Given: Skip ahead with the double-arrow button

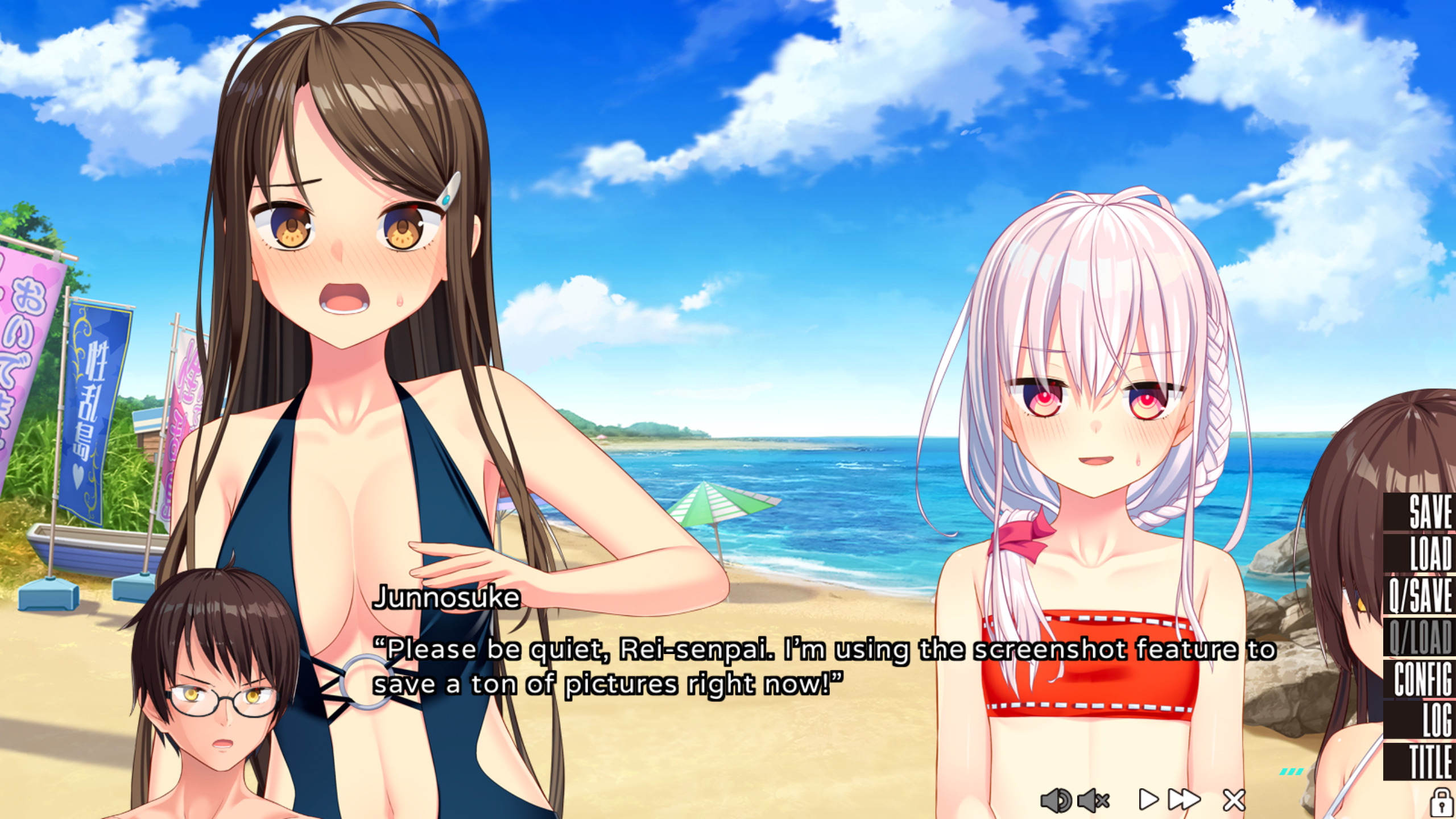Looking at the screenshot, I should (1184, 800).
